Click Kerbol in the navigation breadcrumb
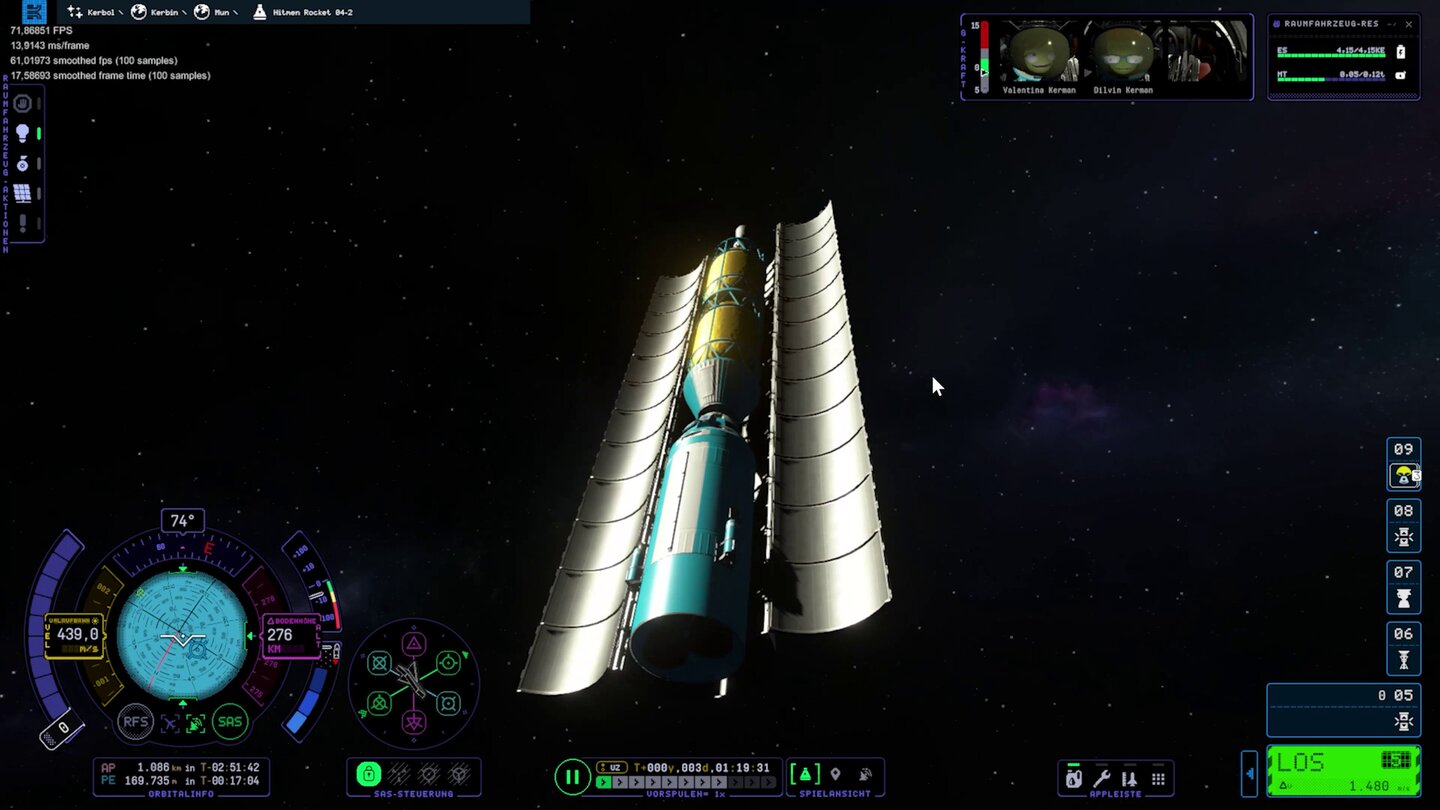This screenshot has width=1440, height=810. 100,12
